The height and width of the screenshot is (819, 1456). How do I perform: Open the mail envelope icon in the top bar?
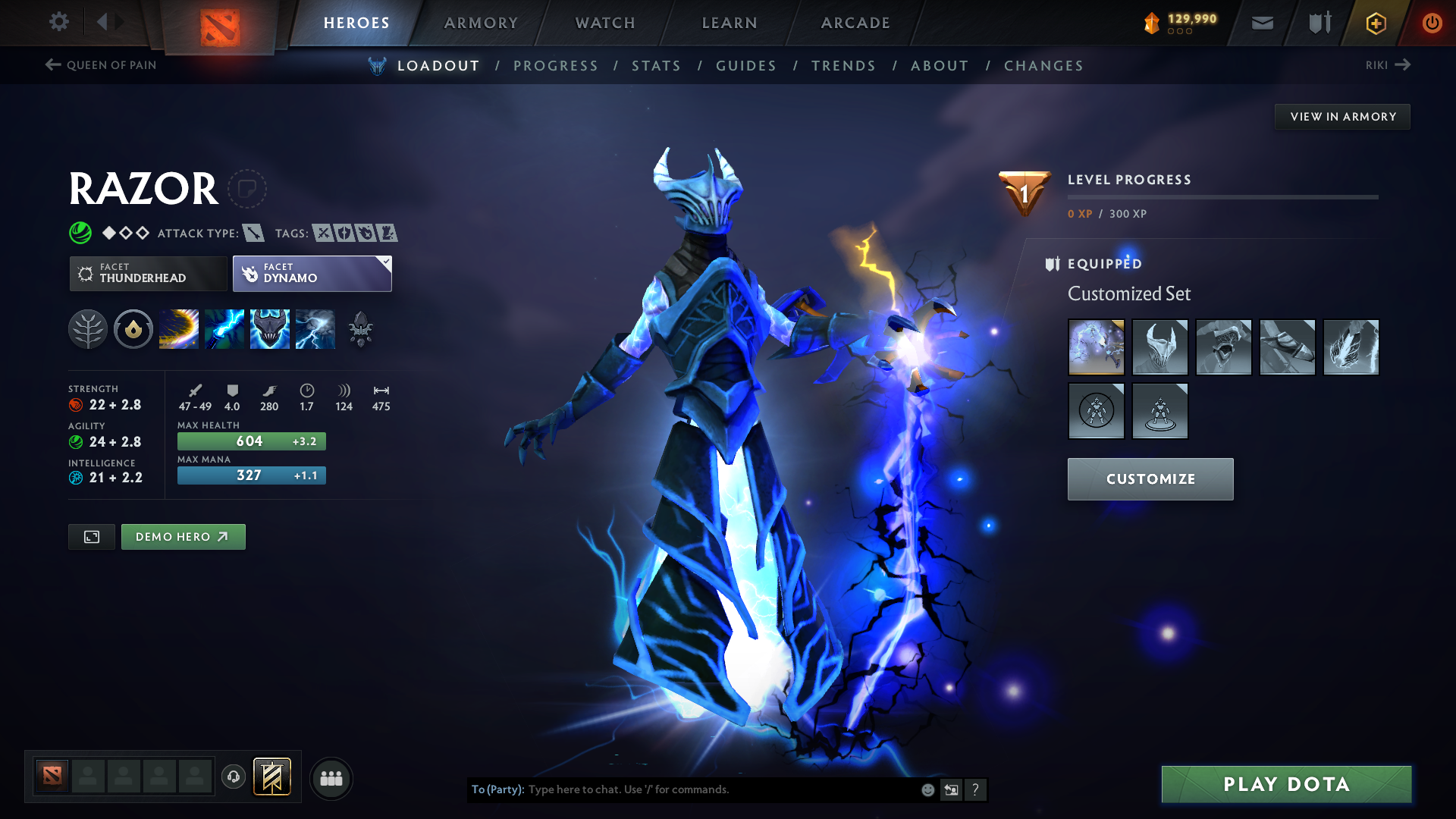(1262, 23)
